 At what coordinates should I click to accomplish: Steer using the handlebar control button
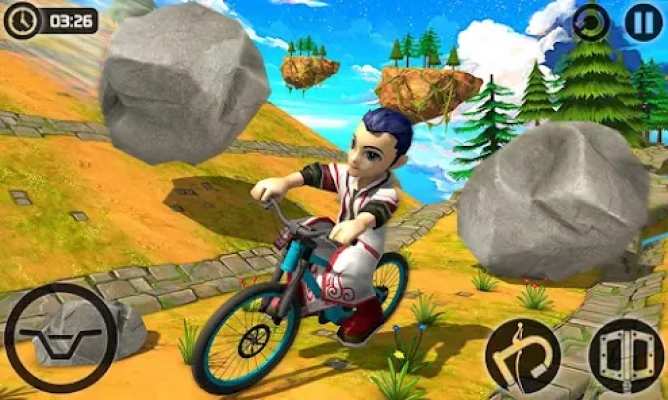point(60,337)
